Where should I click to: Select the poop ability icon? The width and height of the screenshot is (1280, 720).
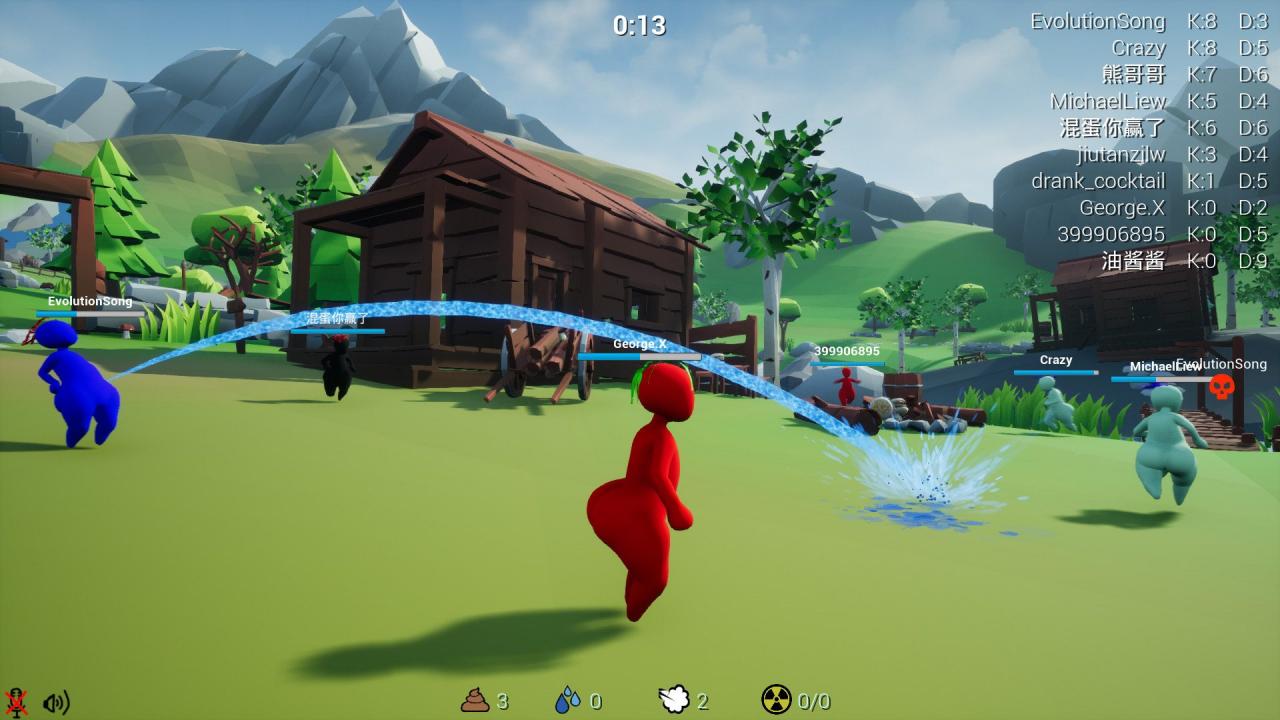click(475, 700)
